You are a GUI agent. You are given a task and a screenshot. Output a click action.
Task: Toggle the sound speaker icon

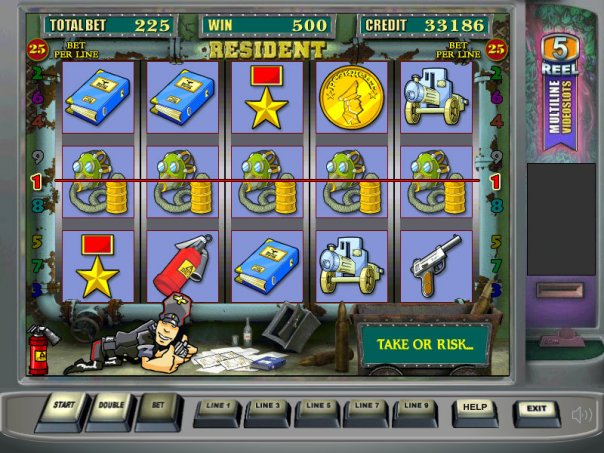tap(580, 413)
